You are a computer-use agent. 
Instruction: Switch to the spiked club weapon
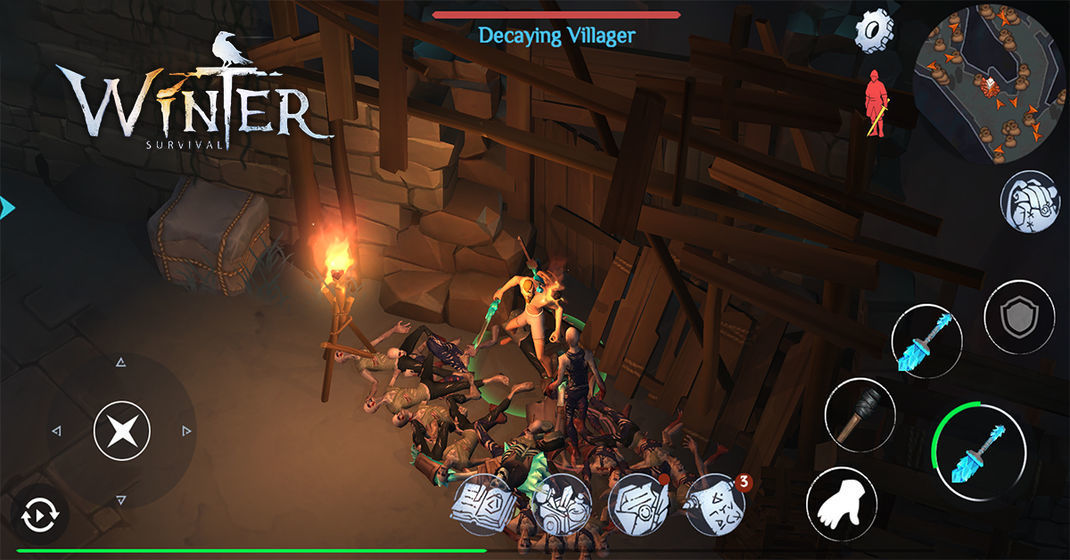coord(860,413)
